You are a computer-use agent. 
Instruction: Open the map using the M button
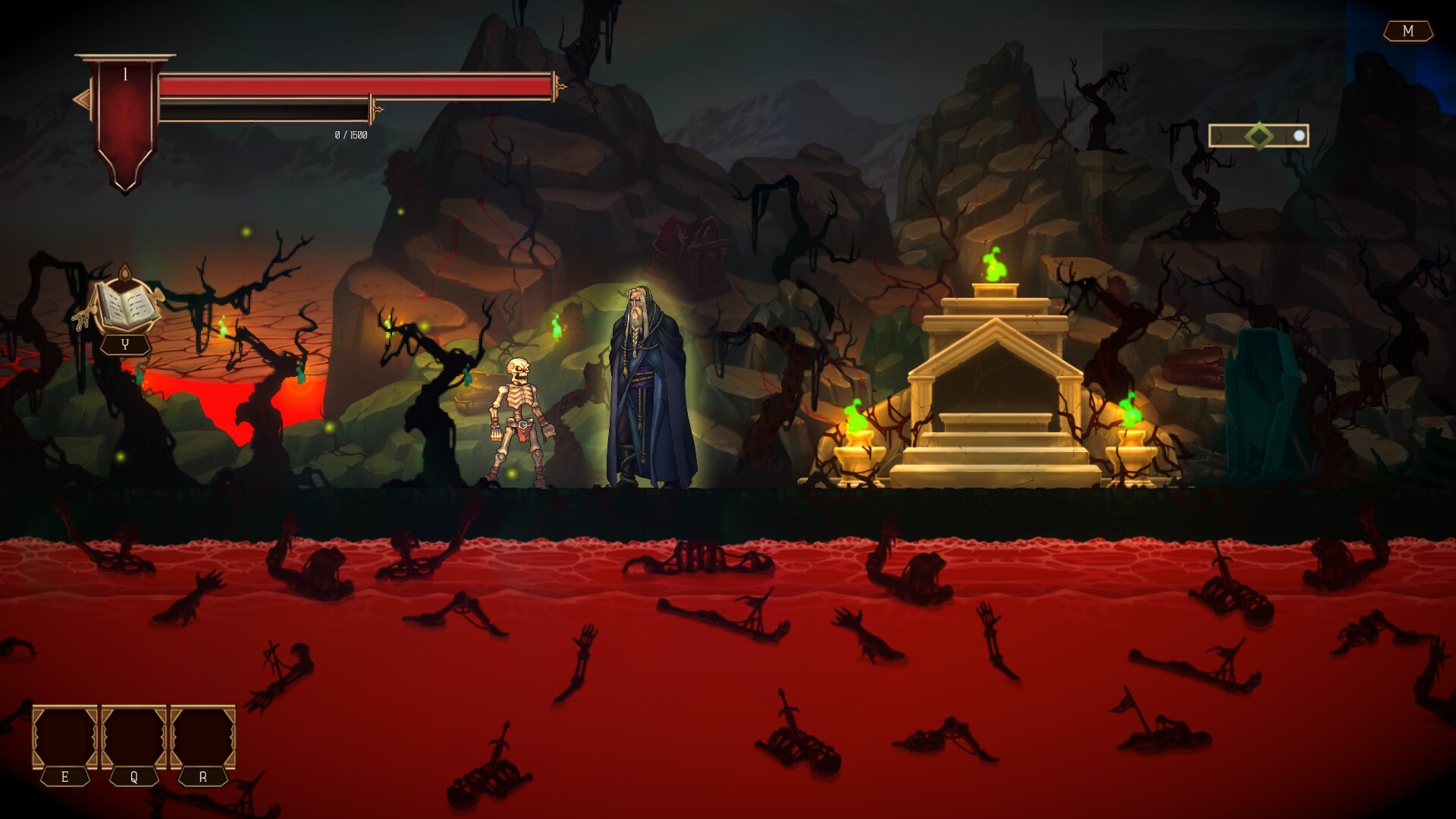tap(1408, 31)
